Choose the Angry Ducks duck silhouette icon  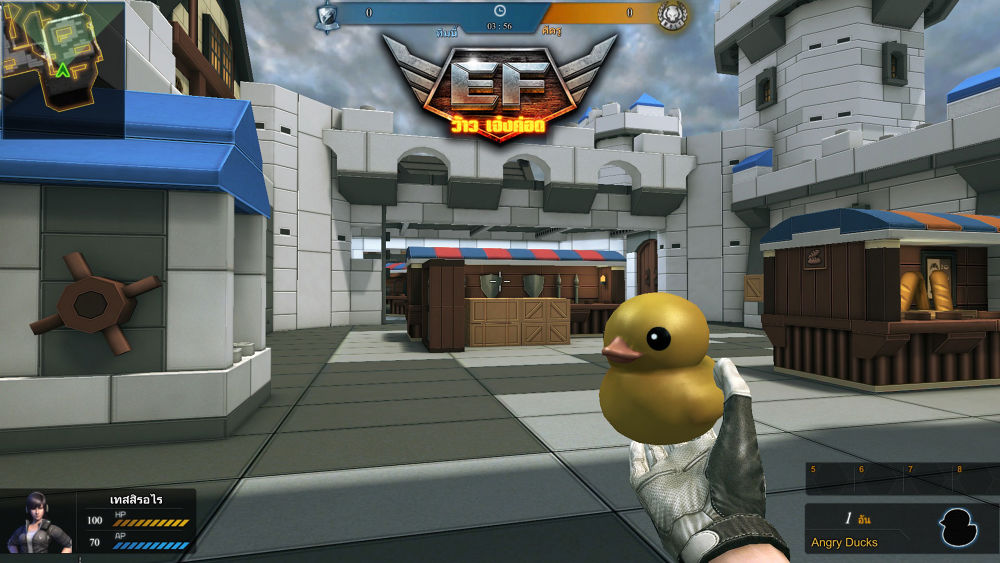957,528
